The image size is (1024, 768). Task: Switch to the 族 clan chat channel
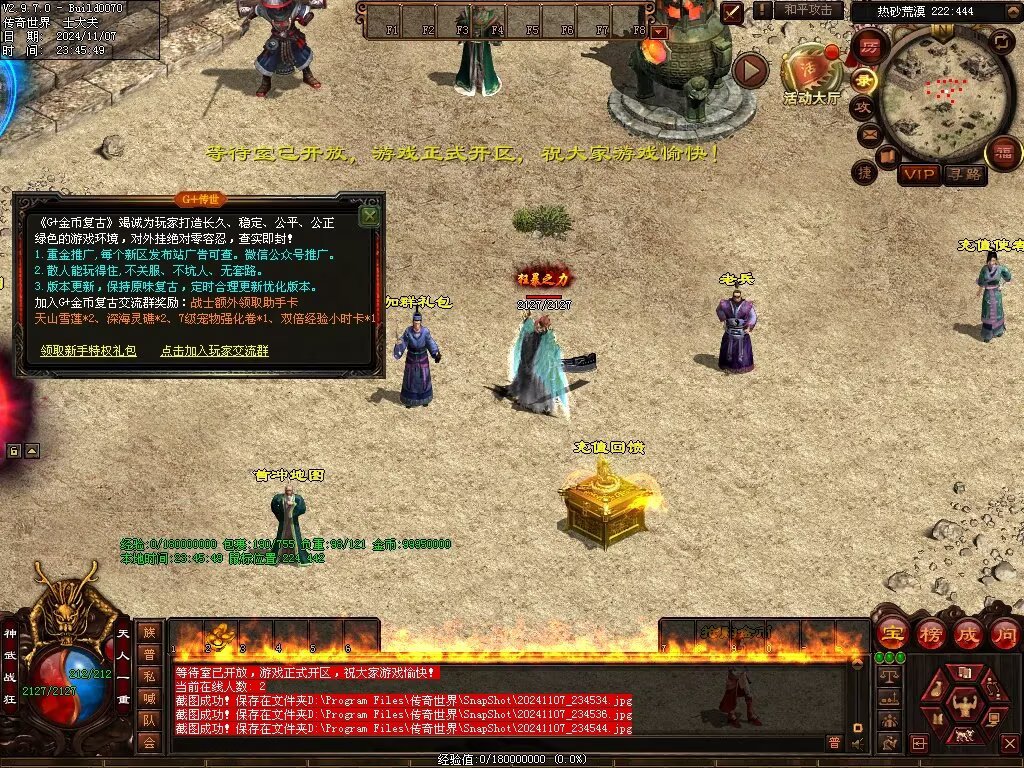coord(149,632)
